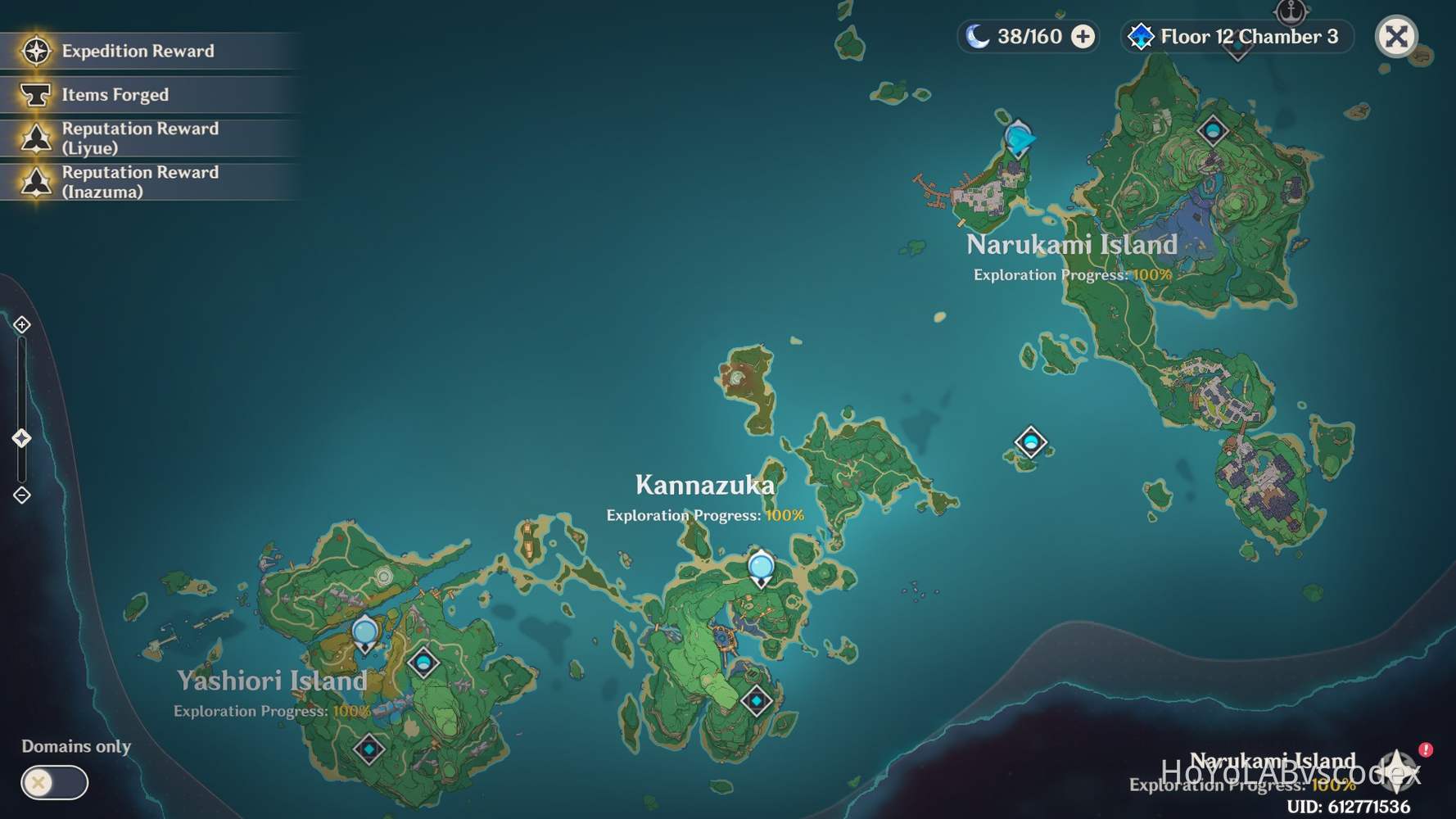This screenshot has width=1456, height=819.
Task: Claim the Reputation Reward for Inazuma
Action: [139, 182]
